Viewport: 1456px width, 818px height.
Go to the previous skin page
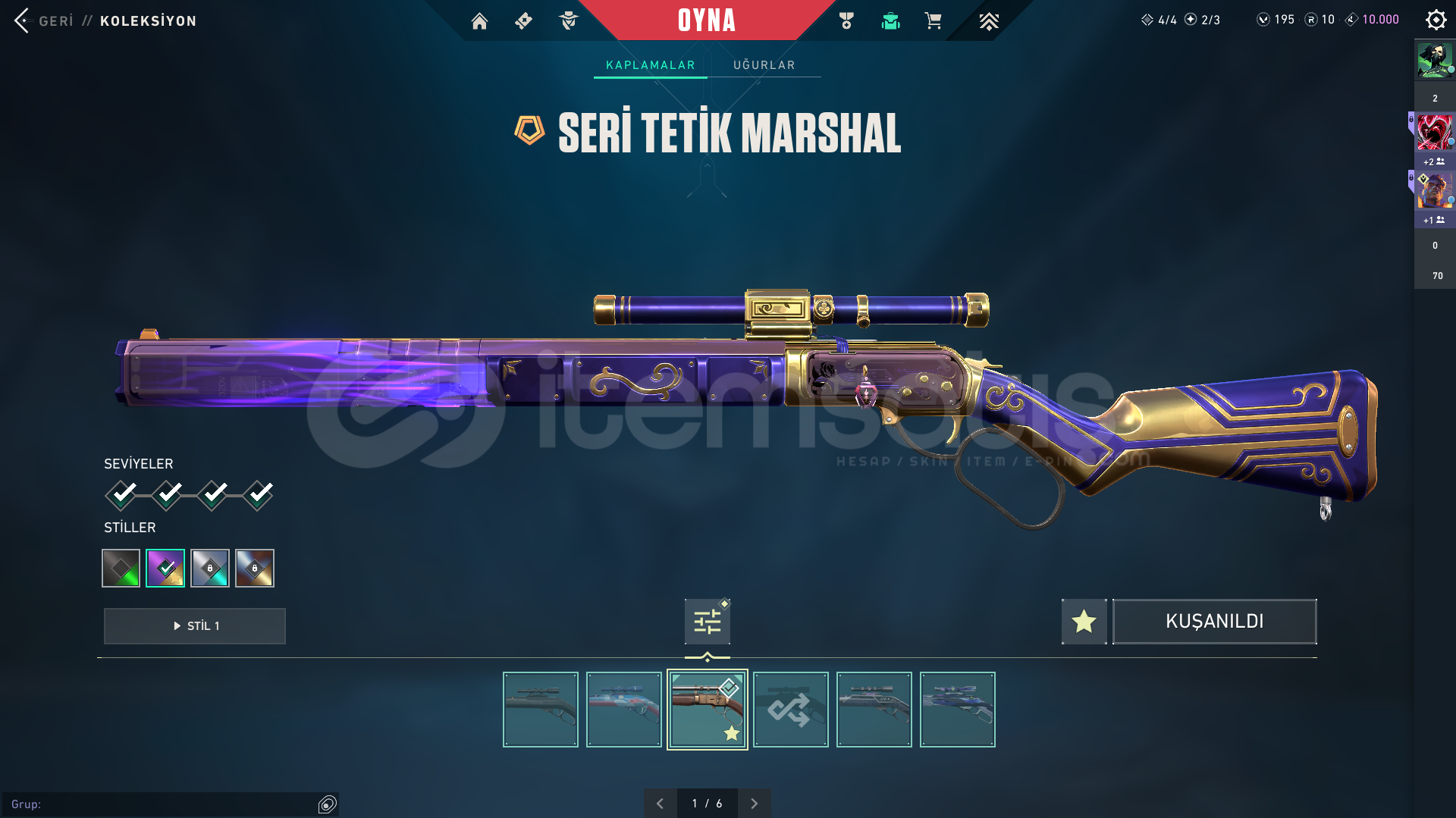[x=660, y=804]
